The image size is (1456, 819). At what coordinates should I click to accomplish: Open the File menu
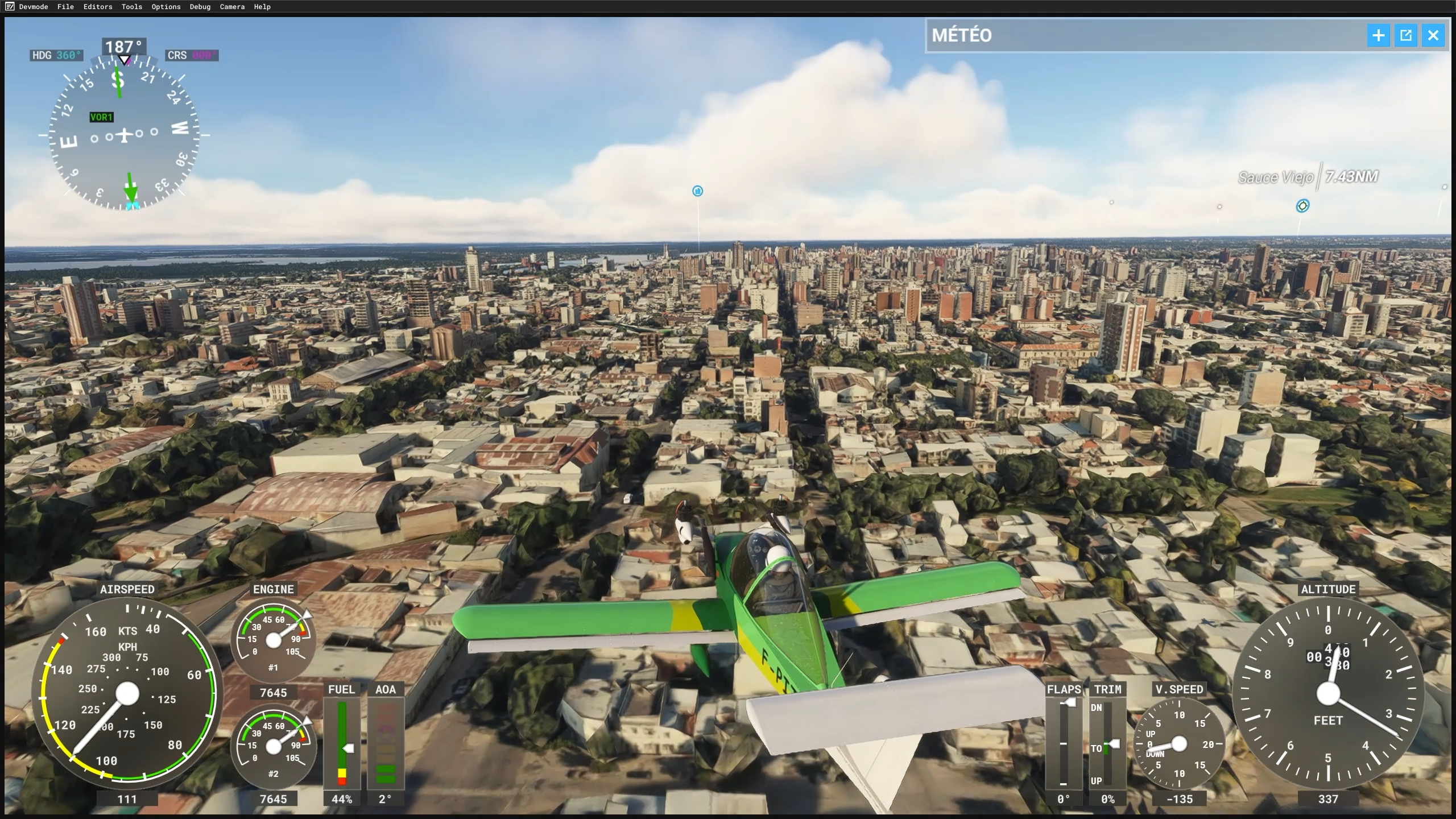(65, 7)
